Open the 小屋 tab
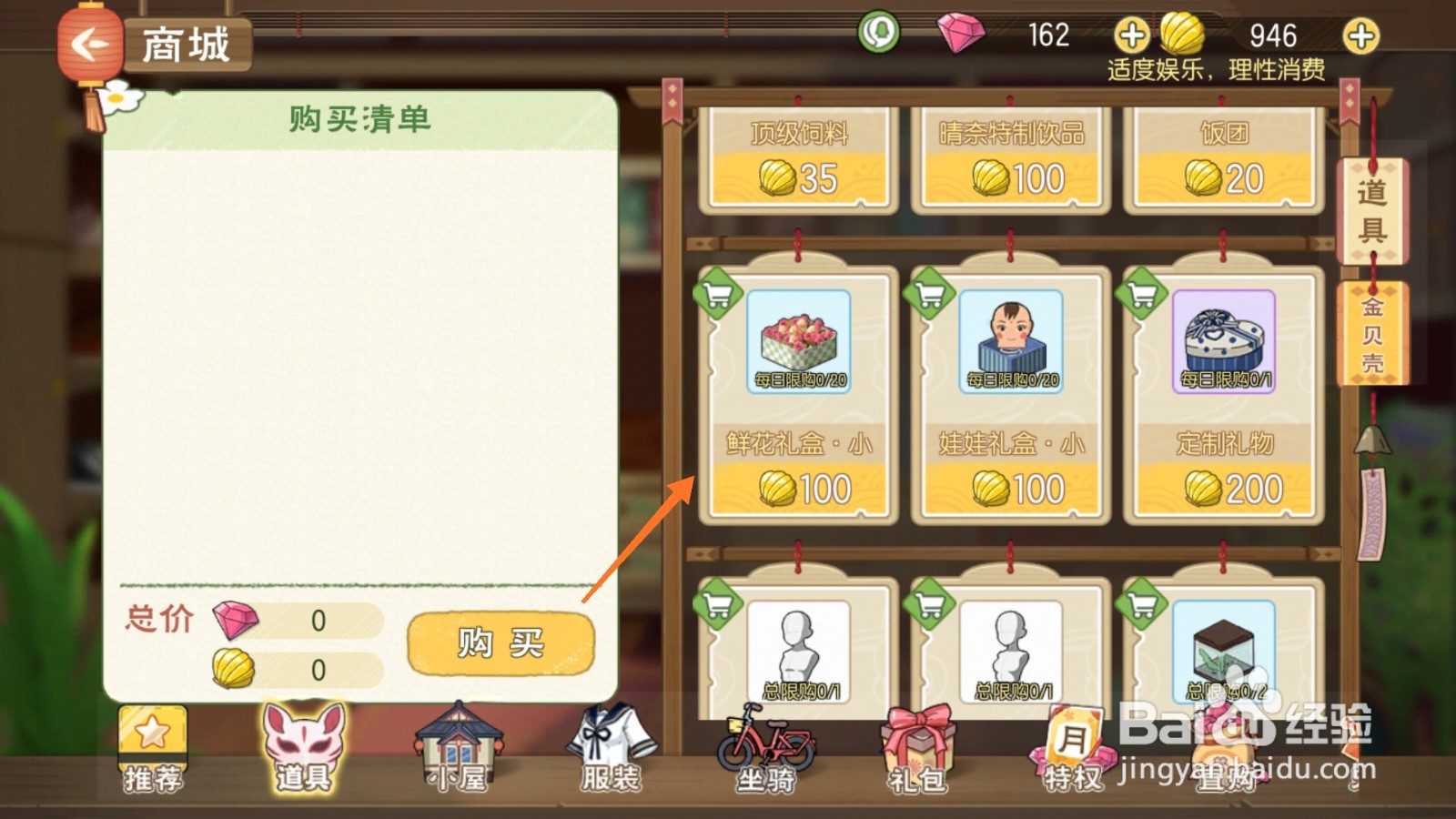The image size is (1456, 819). click(x=455, y=746)
